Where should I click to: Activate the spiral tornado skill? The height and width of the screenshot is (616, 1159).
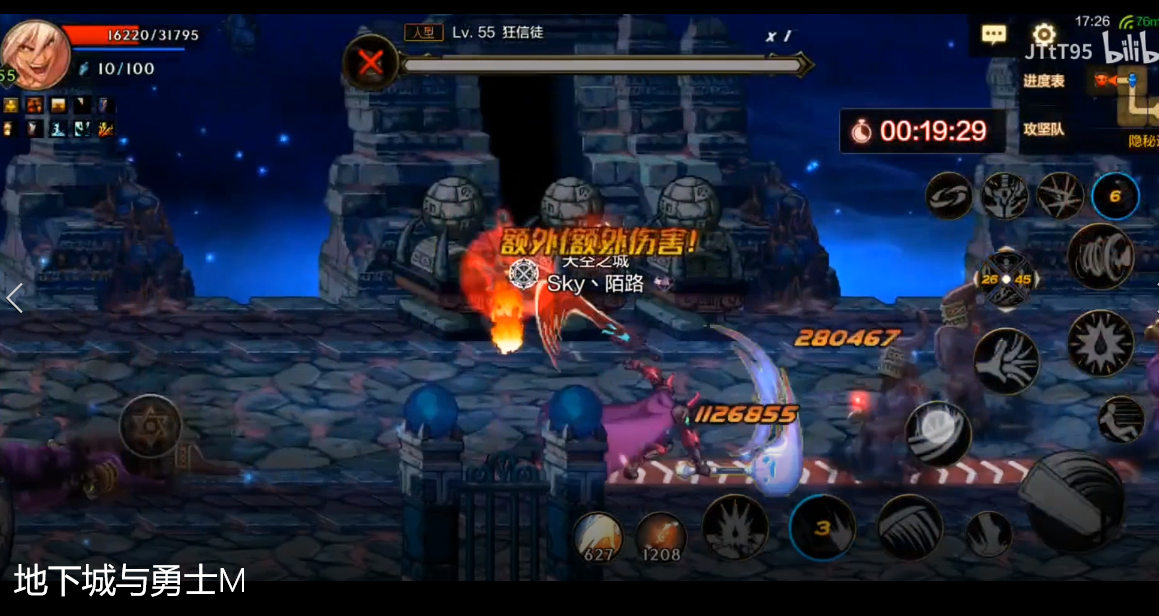pos(1100,256)
